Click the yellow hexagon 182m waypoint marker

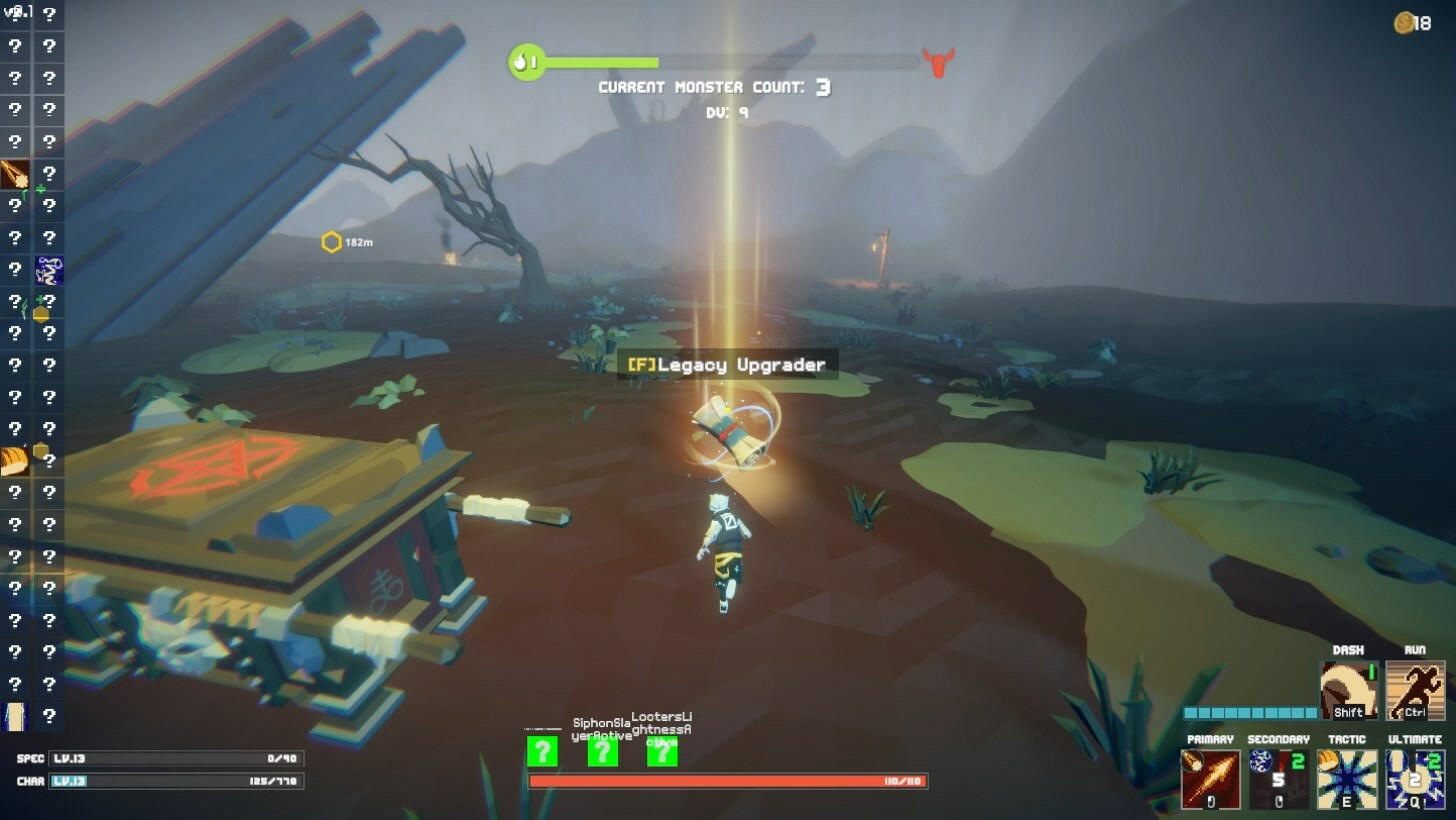(331, 242)
